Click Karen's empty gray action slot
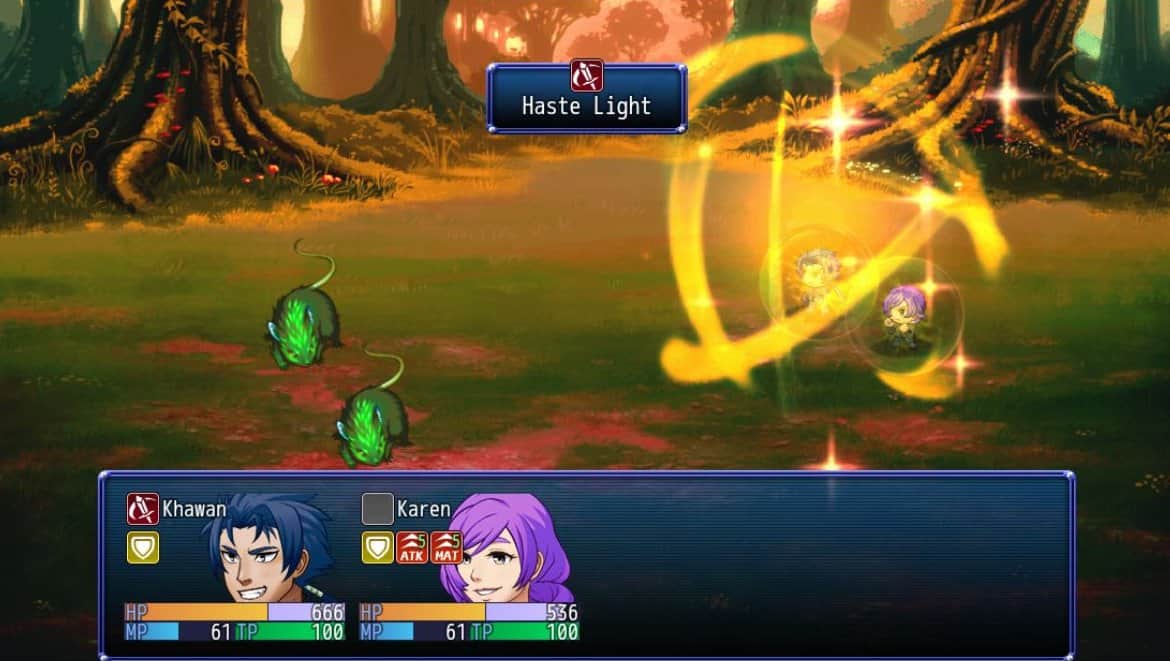Image resolution: width=1170 pixels, height=661 pixels. click(377, 509)
